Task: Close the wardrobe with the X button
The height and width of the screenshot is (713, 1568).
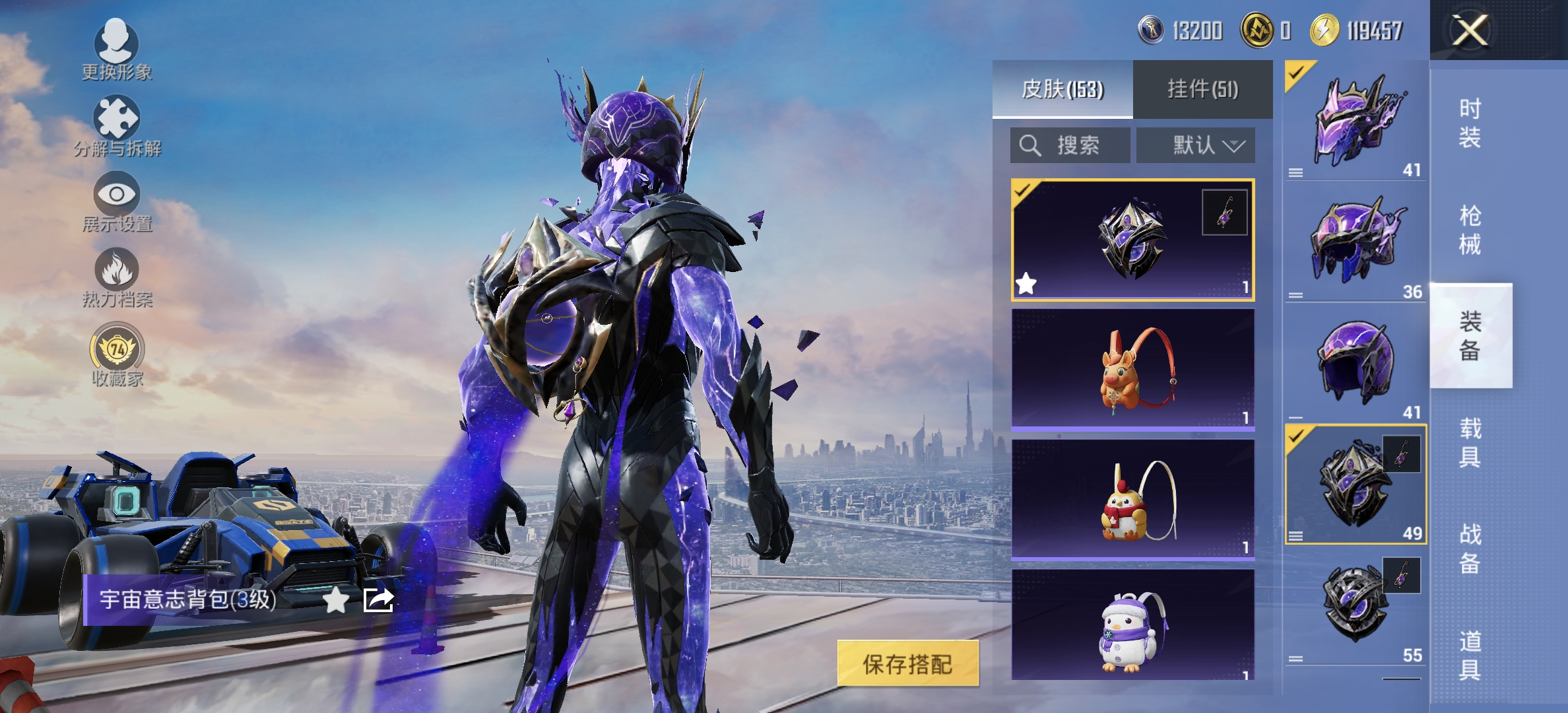Action: 1470,30
